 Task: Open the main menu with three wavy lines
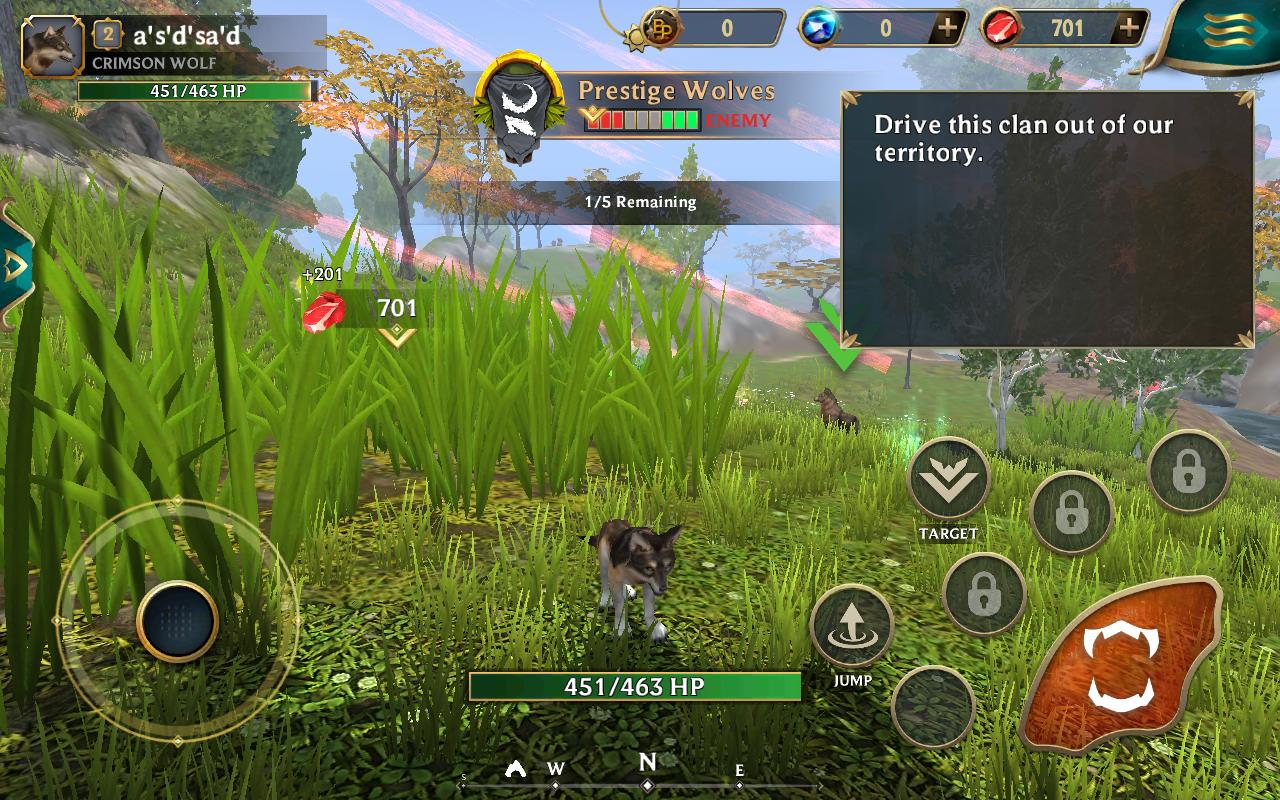tap(1222, 32)
